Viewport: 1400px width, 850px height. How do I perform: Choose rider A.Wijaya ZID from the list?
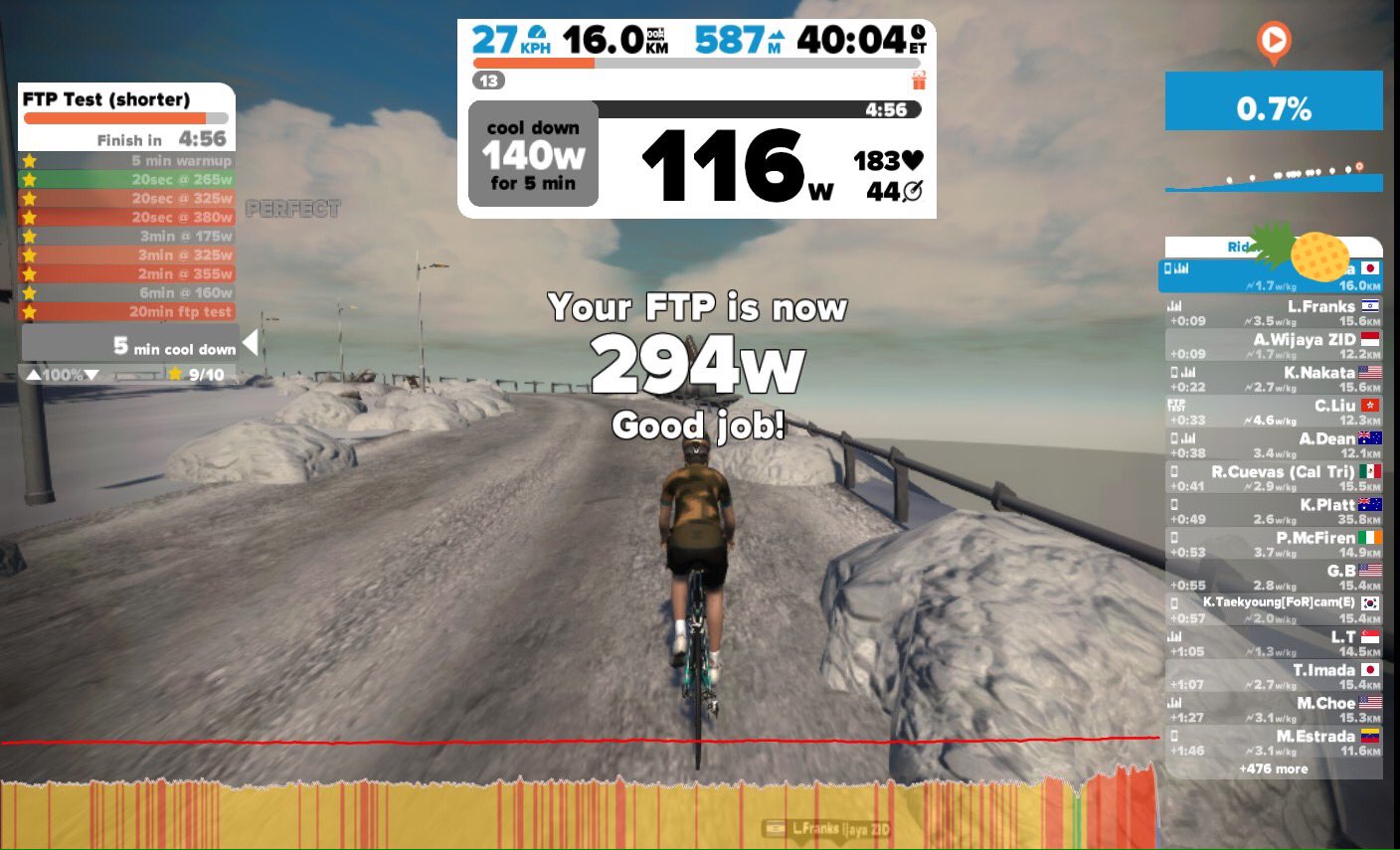pyautogui.click(x=1273, y=346)
